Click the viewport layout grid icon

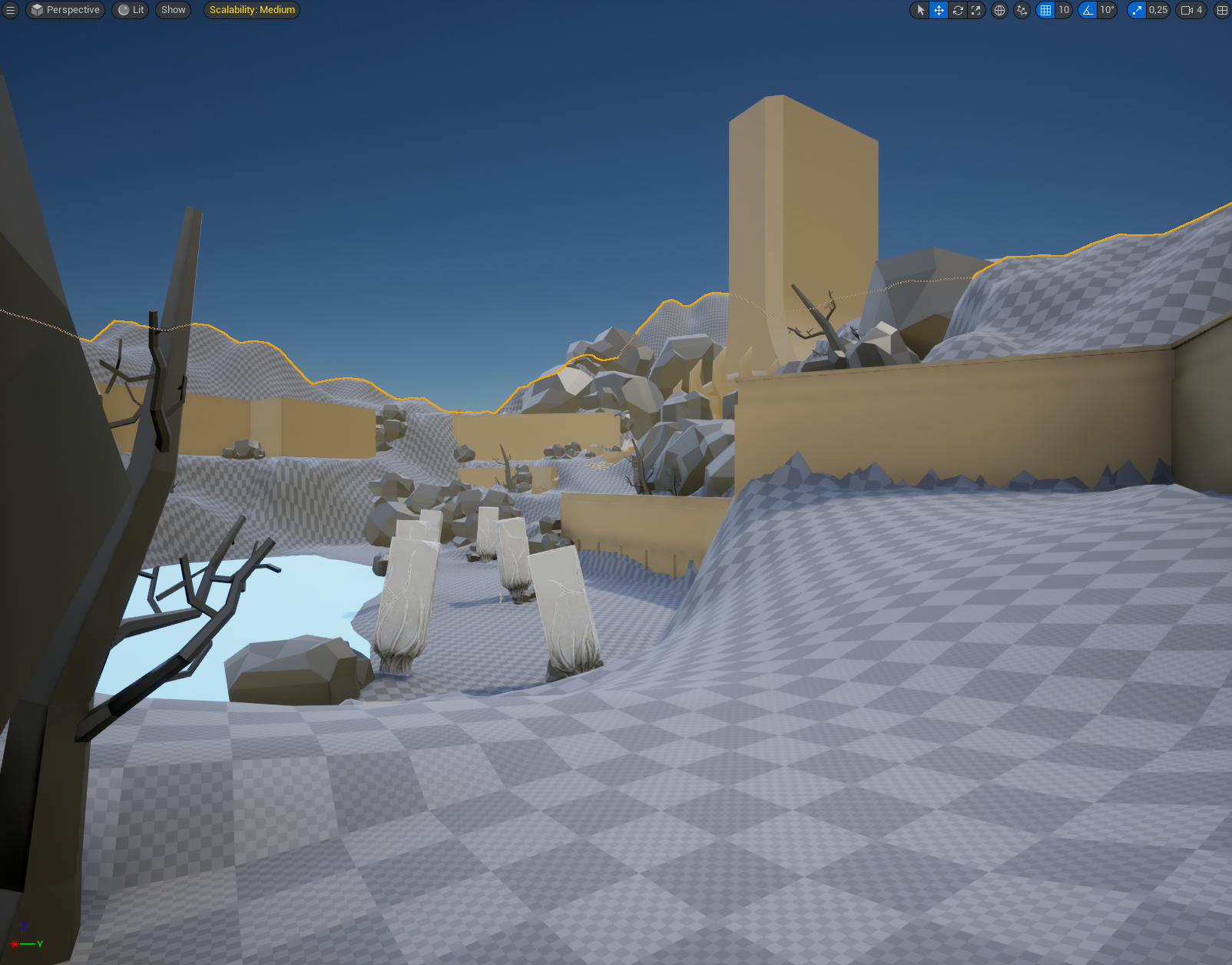click(1222, 10)
